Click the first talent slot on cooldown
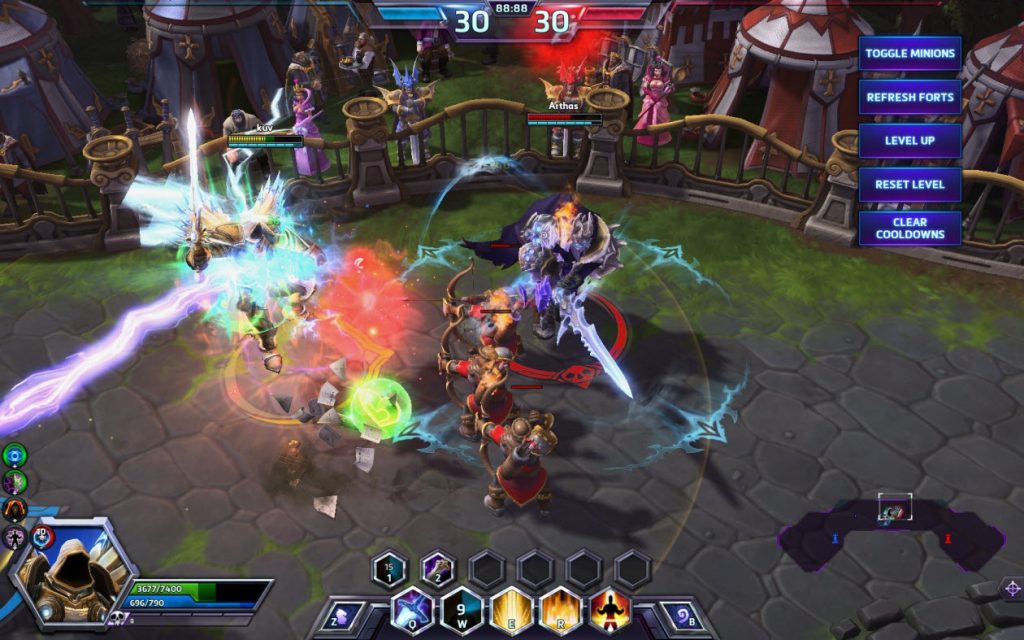This screenshot has width=1024, height=640. pyautogui.click(x=390, y=570)
